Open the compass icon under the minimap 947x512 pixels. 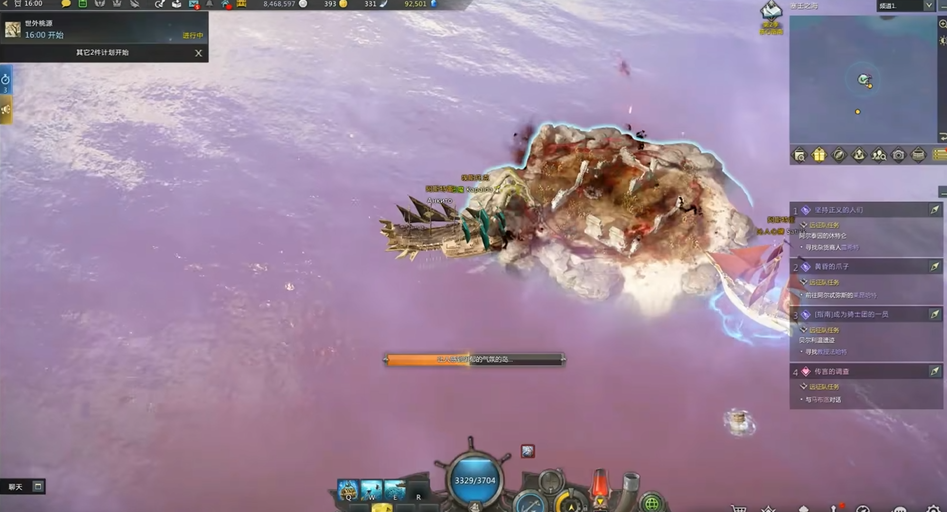(x=839, y=155)
